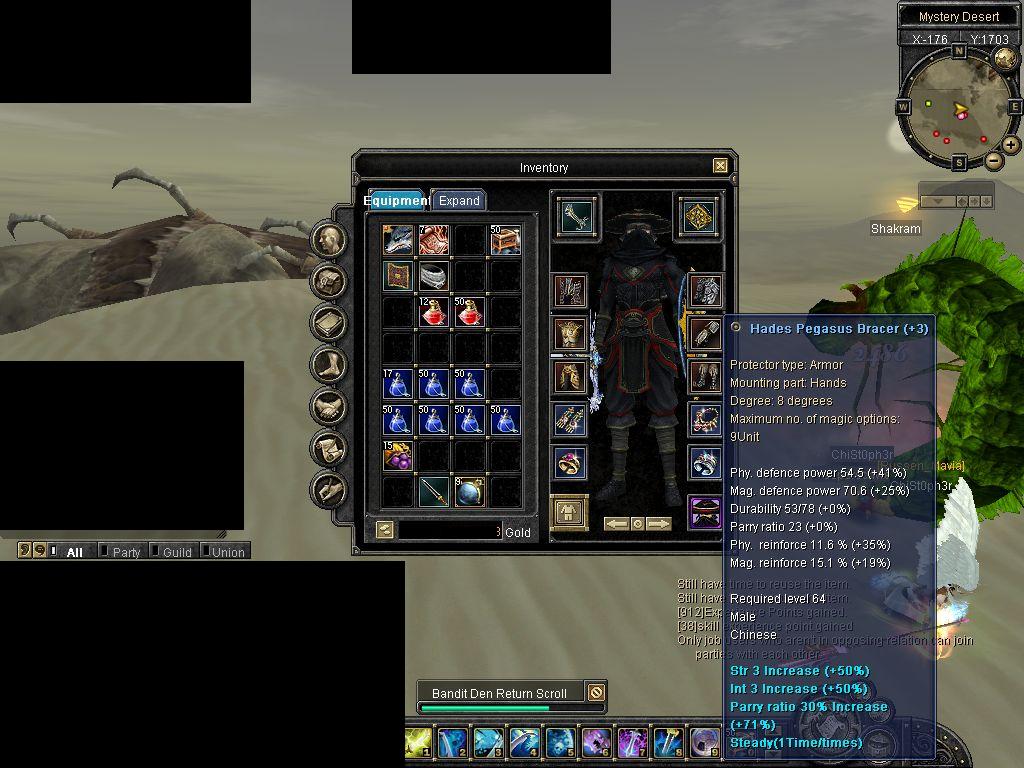Click the equipped ruby ring slot
The image size is (1024, 768).
point(571,462)
